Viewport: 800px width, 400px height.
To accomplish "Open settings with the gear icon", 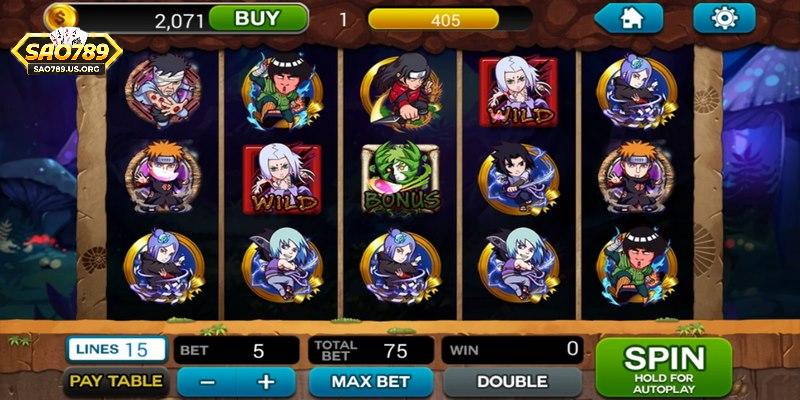I will [724, 17].
